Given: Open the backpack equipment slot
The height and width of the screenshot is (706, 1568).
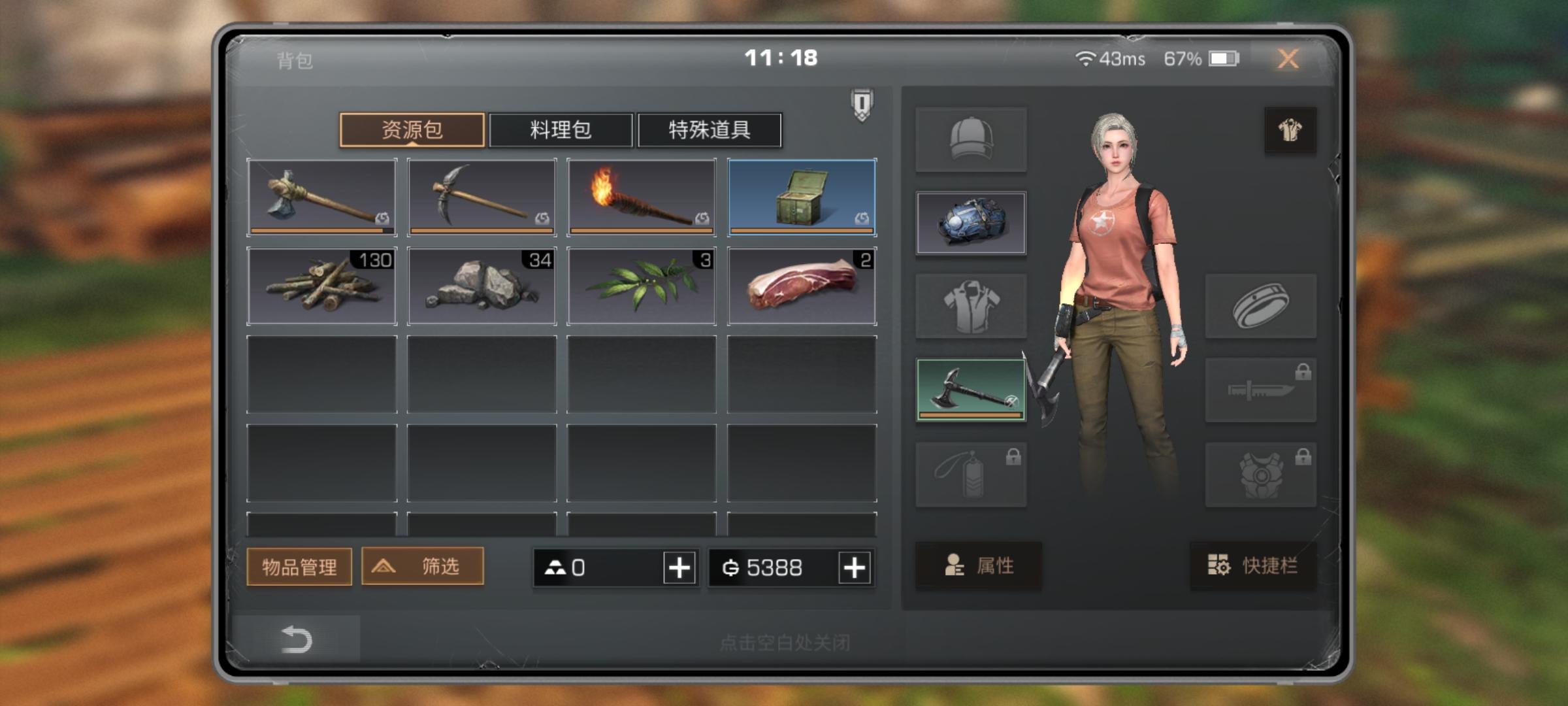Looking at the screenshot, I should (972, 224).
